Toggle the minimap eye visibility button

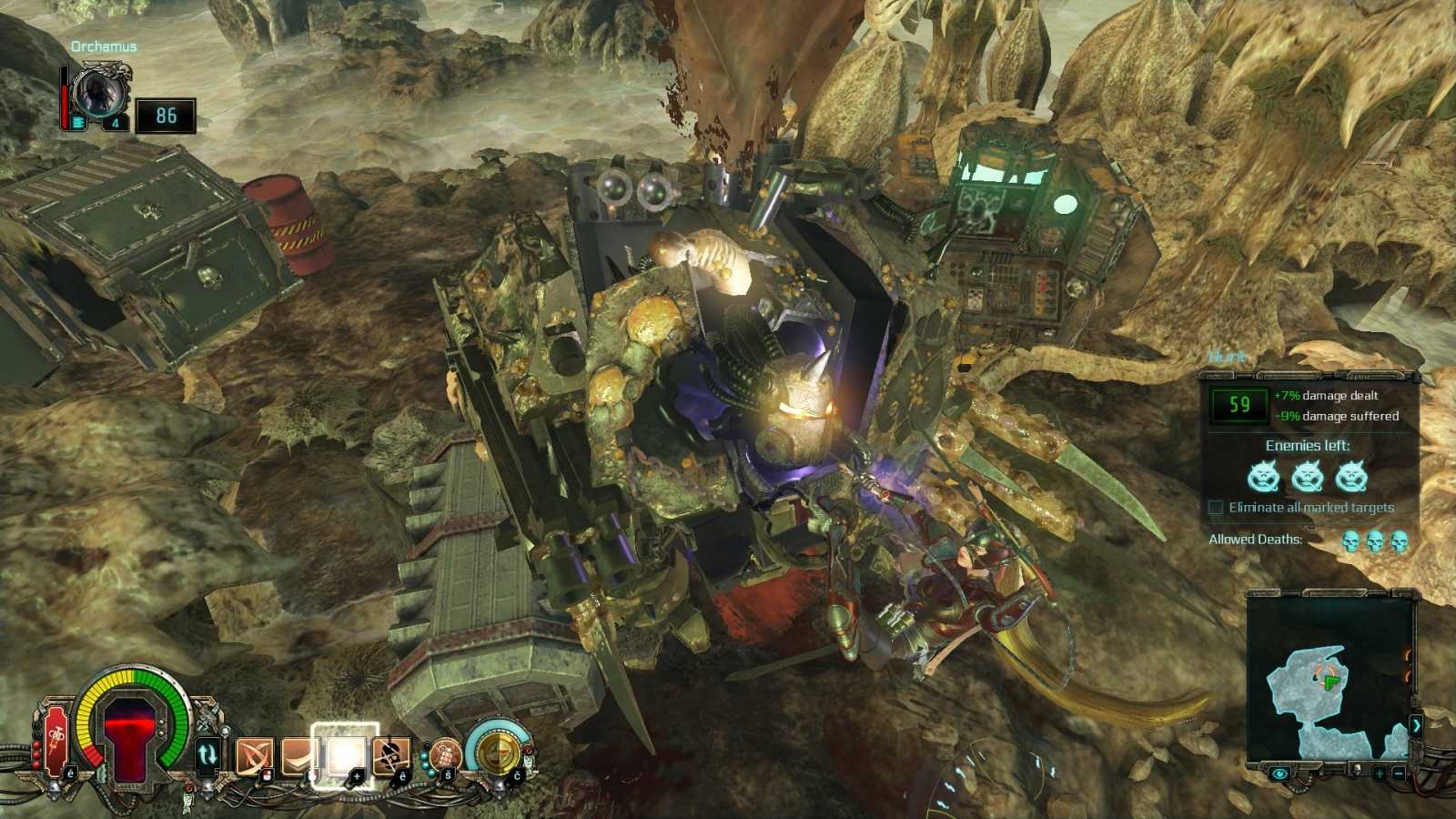point(1280,773)
